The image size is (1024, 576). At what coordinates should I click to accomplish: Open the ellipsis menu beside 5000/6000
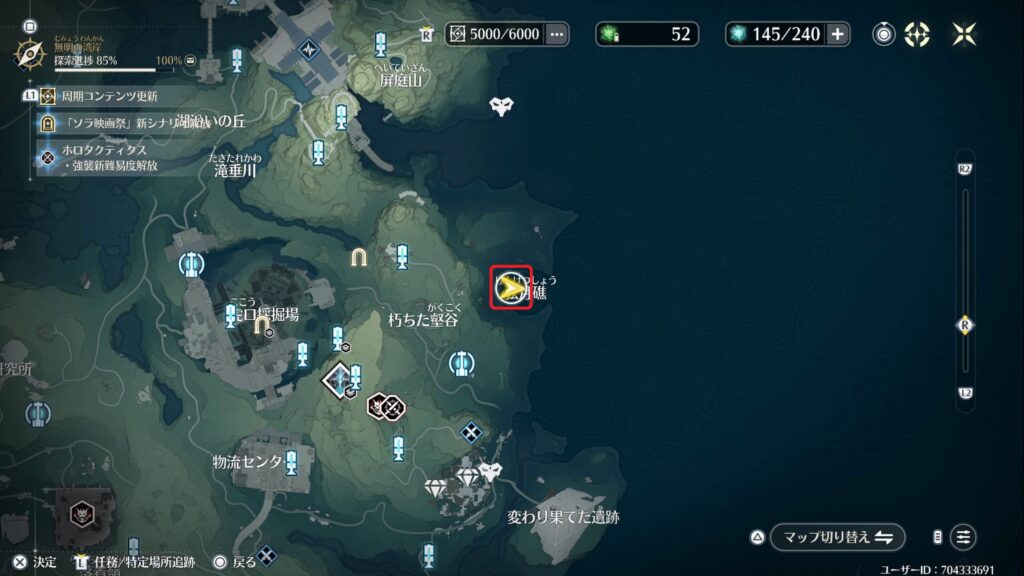(x=557, y=34)
